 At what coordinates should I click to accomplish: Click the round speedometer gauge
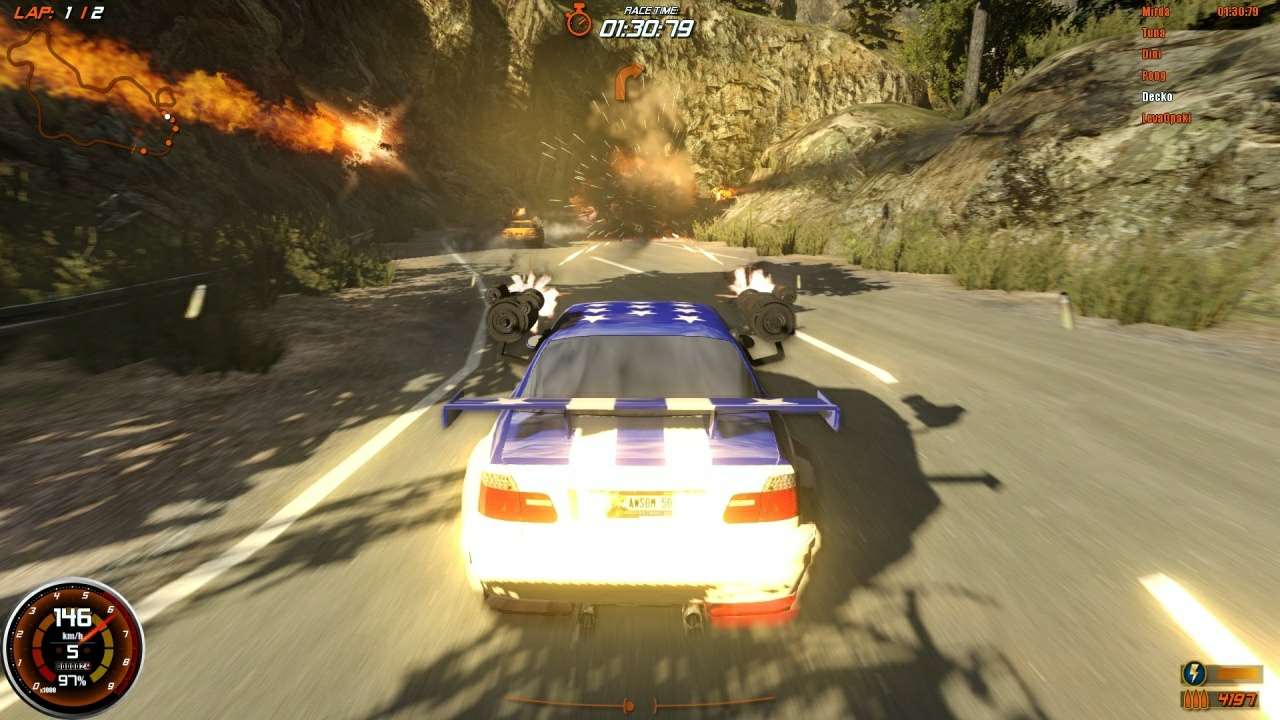[x=73, y=648]
